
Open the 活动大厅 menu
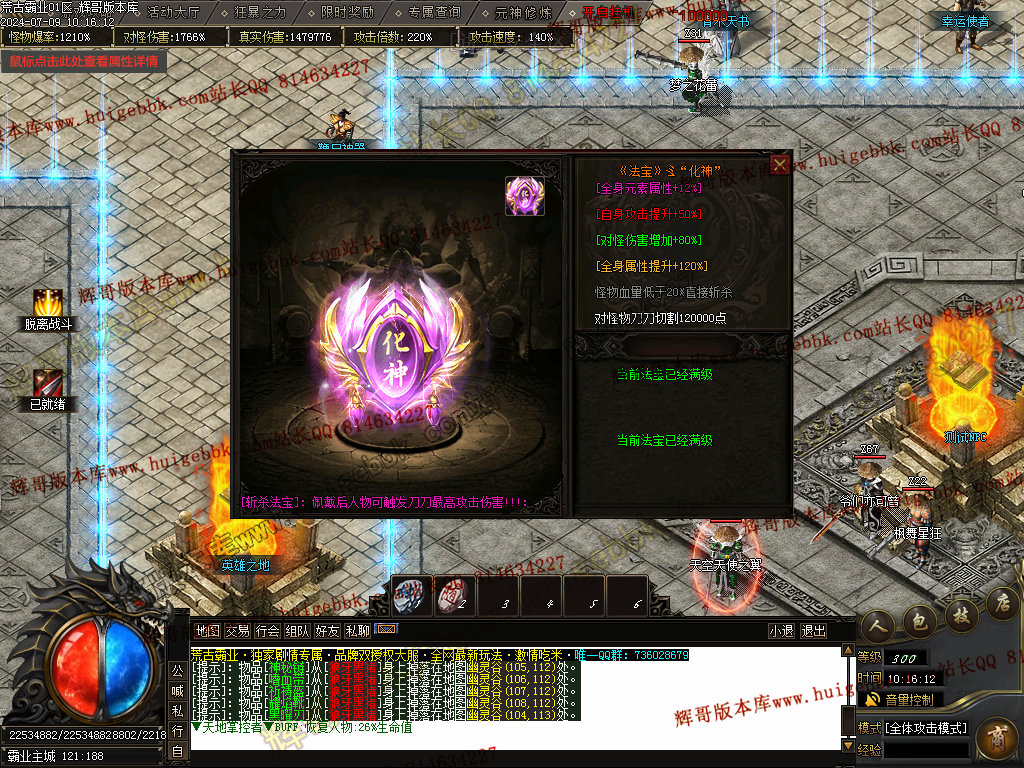[x=173, y=13]
